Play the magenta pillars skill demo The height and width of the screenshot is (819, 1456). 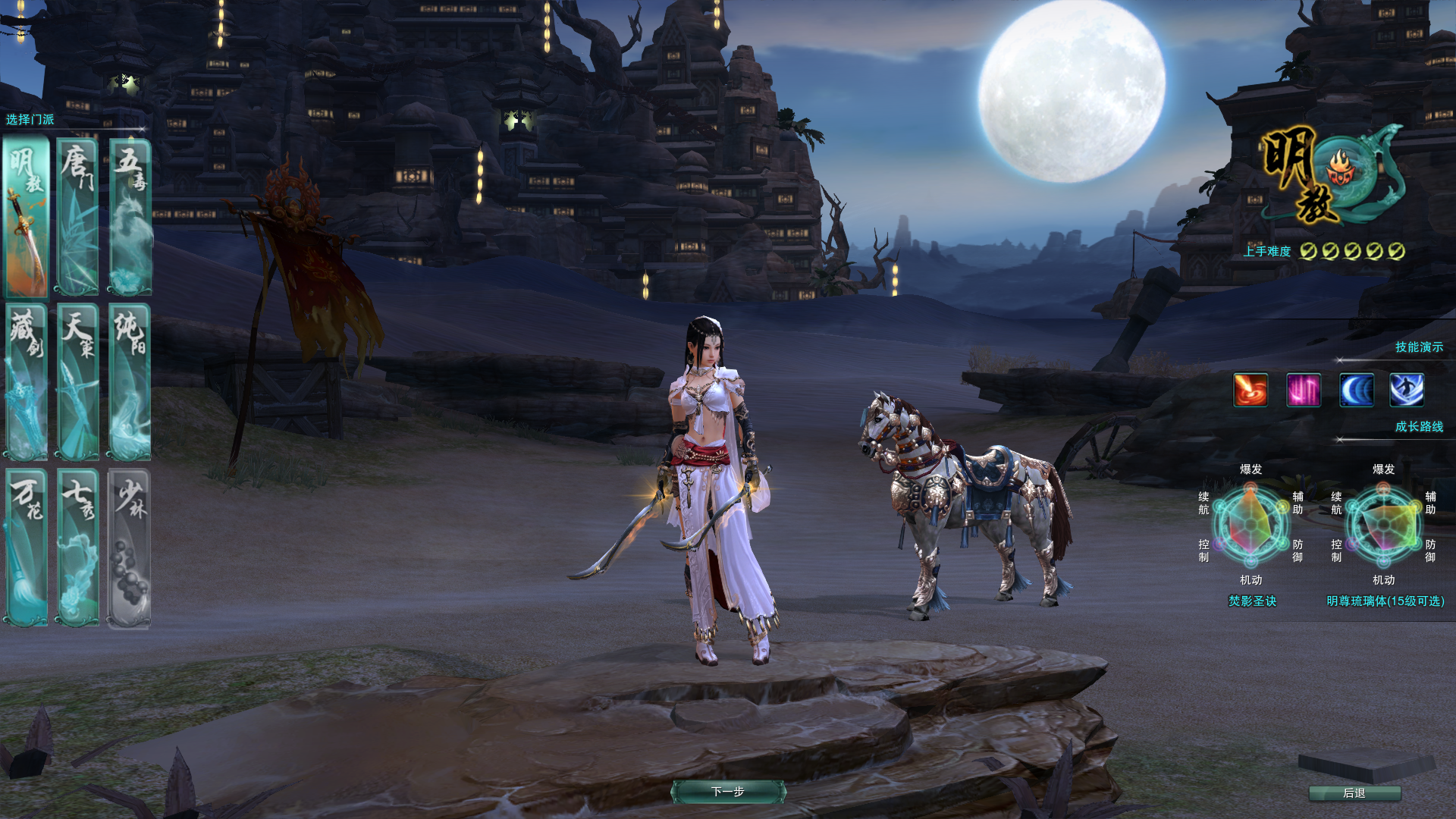(x=1304, y=390)
